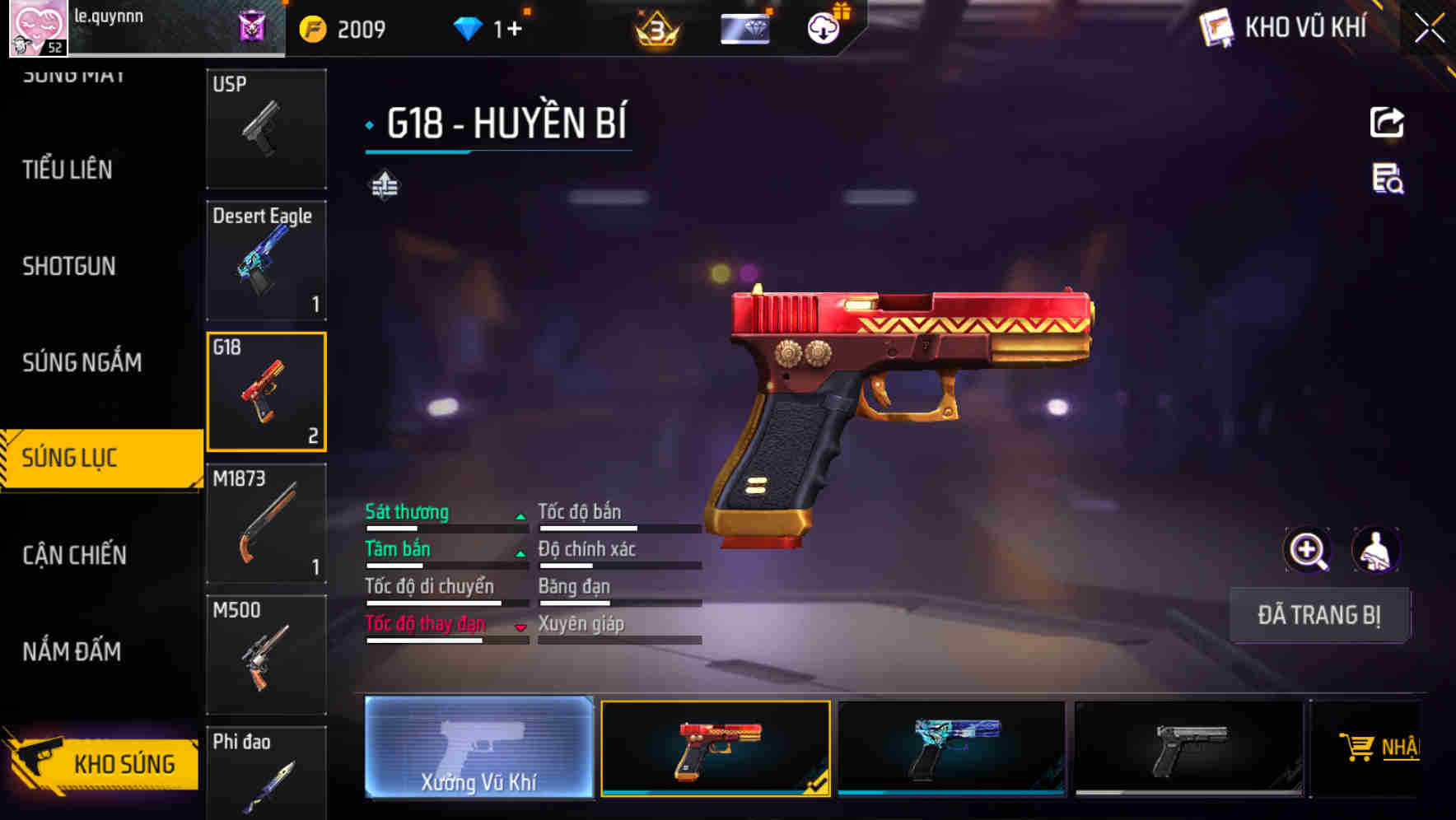Select the Desert Eagle from the weapon list
Viewport: 1456px width, 820px height.
pos(266,259)
